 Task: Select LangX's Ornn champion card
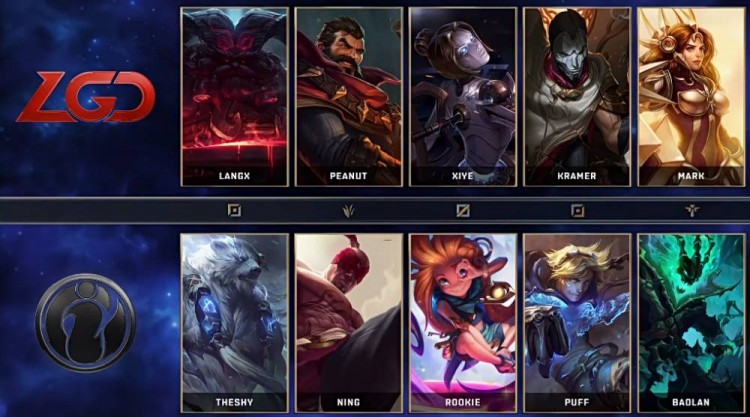[x=234, y=97]
